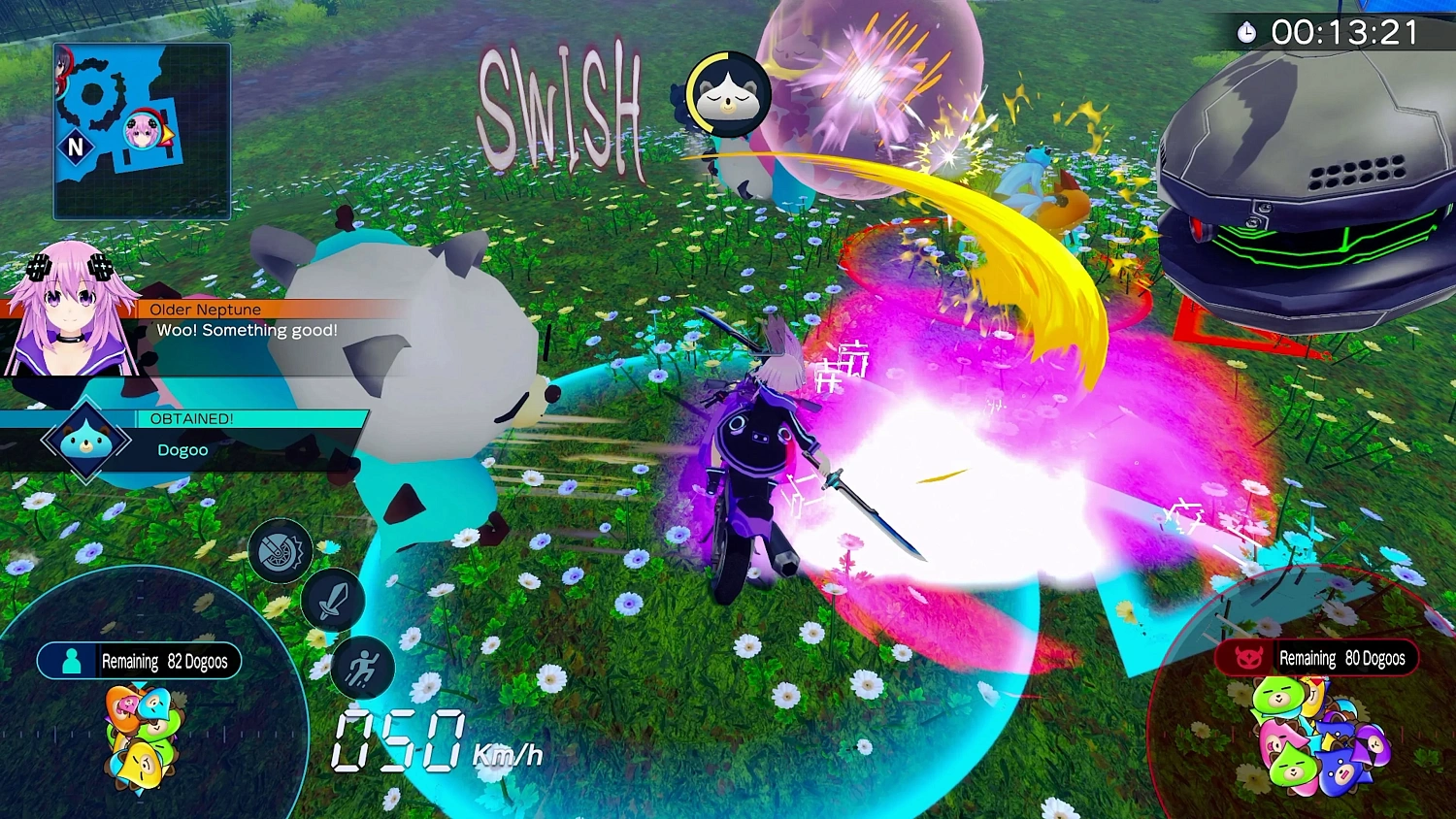The height and width of the screenshot is (819, 1456).
Task: Click the clock icon beside the match timer
Action: [x=1249, y=32]
